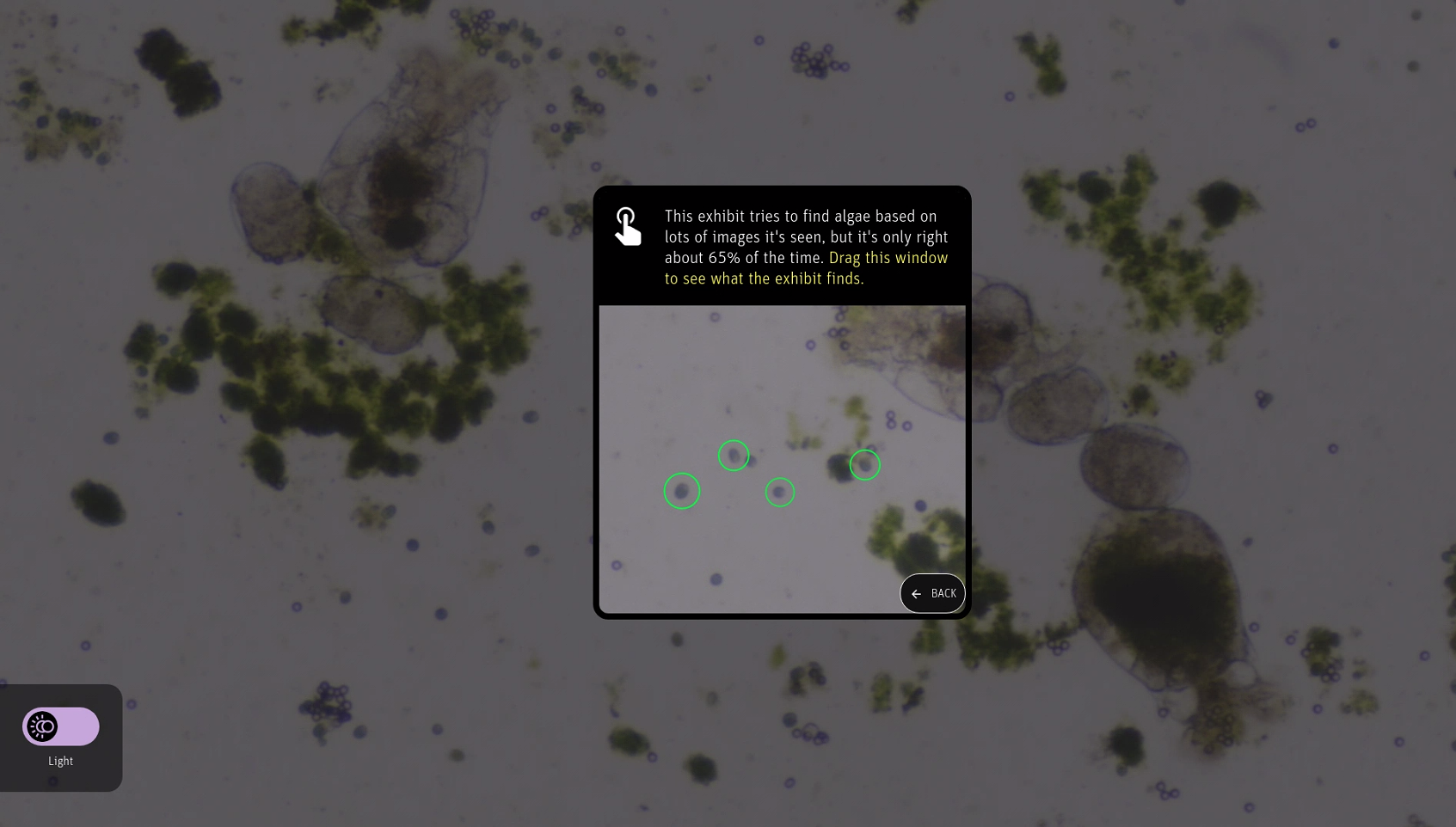Click the rightmost green algae circle
The height and width of the screenshot is (827, 1456).
(864, 464)
